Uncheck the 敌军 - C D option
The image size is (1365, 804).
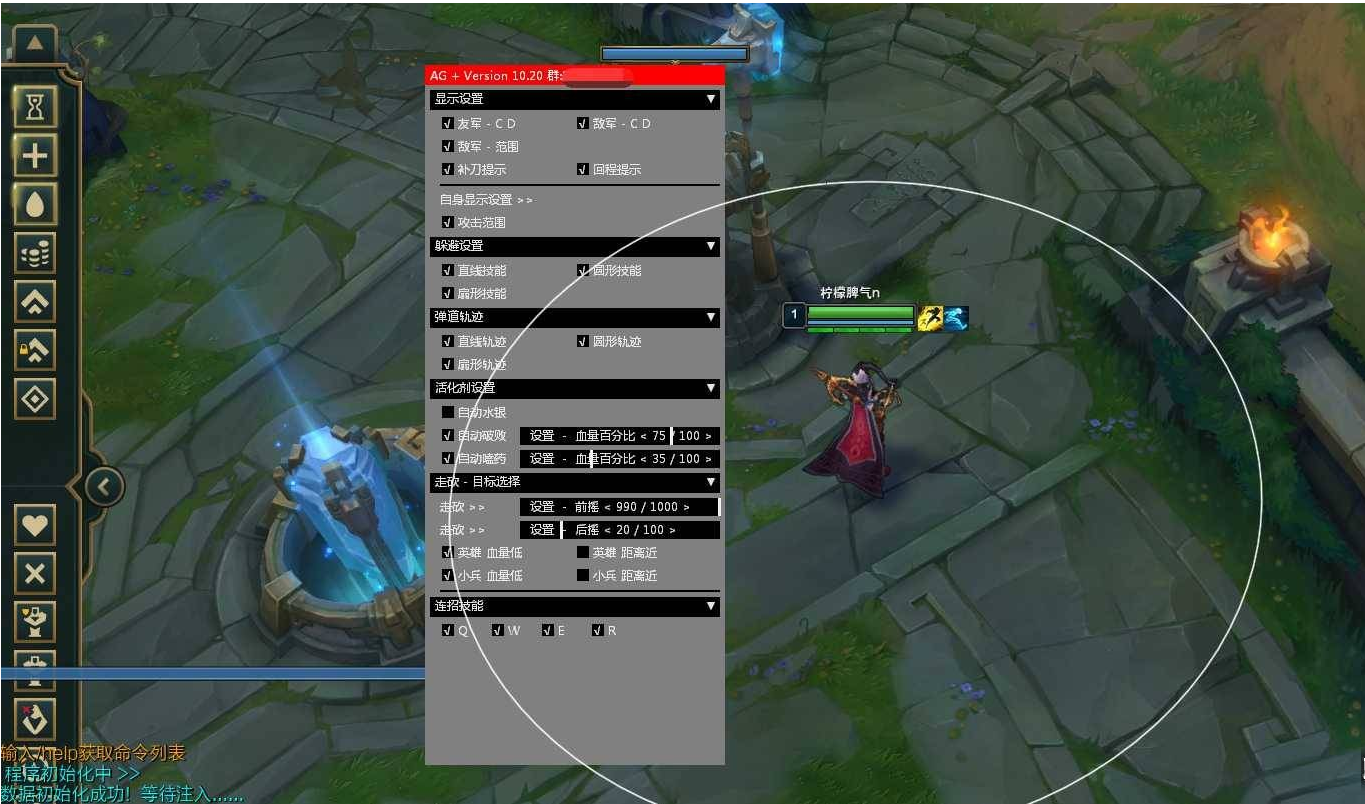tap(584, 123)
